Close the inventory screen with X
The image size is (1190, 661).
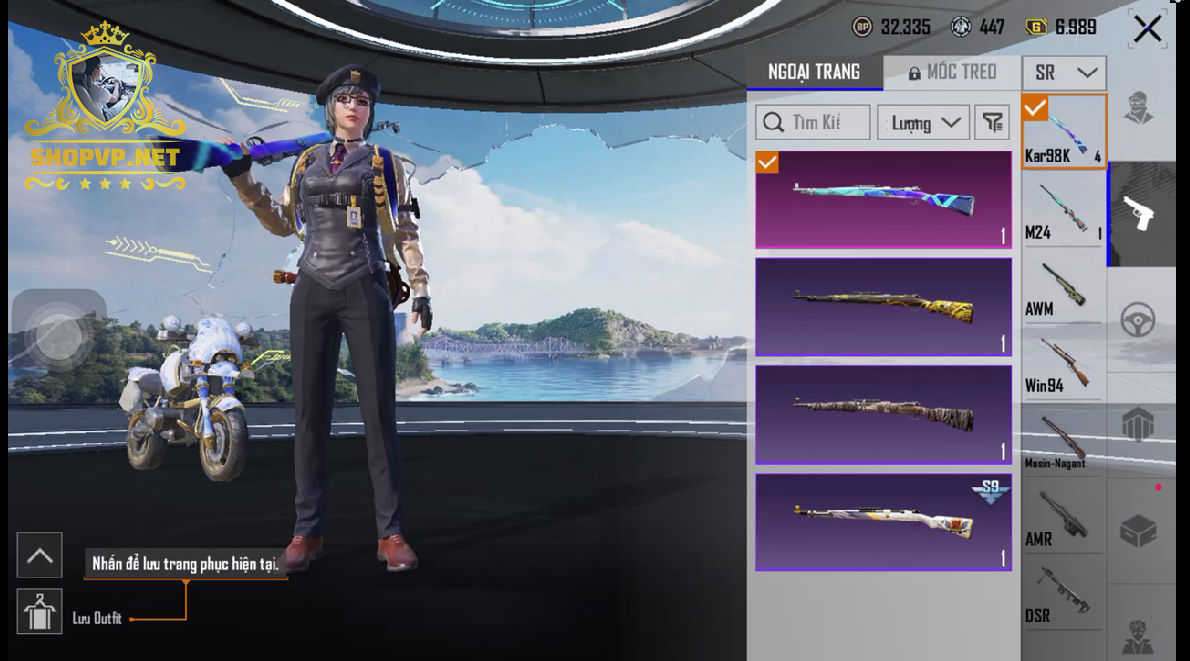(1147, 29)
